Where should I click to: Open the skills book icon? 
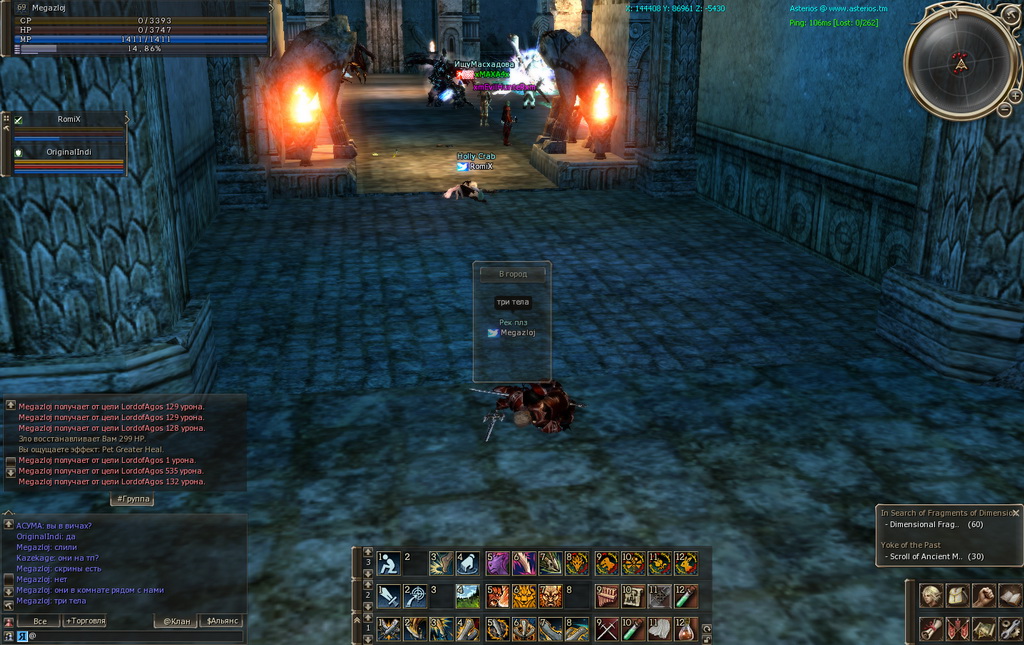[1009, 596]
